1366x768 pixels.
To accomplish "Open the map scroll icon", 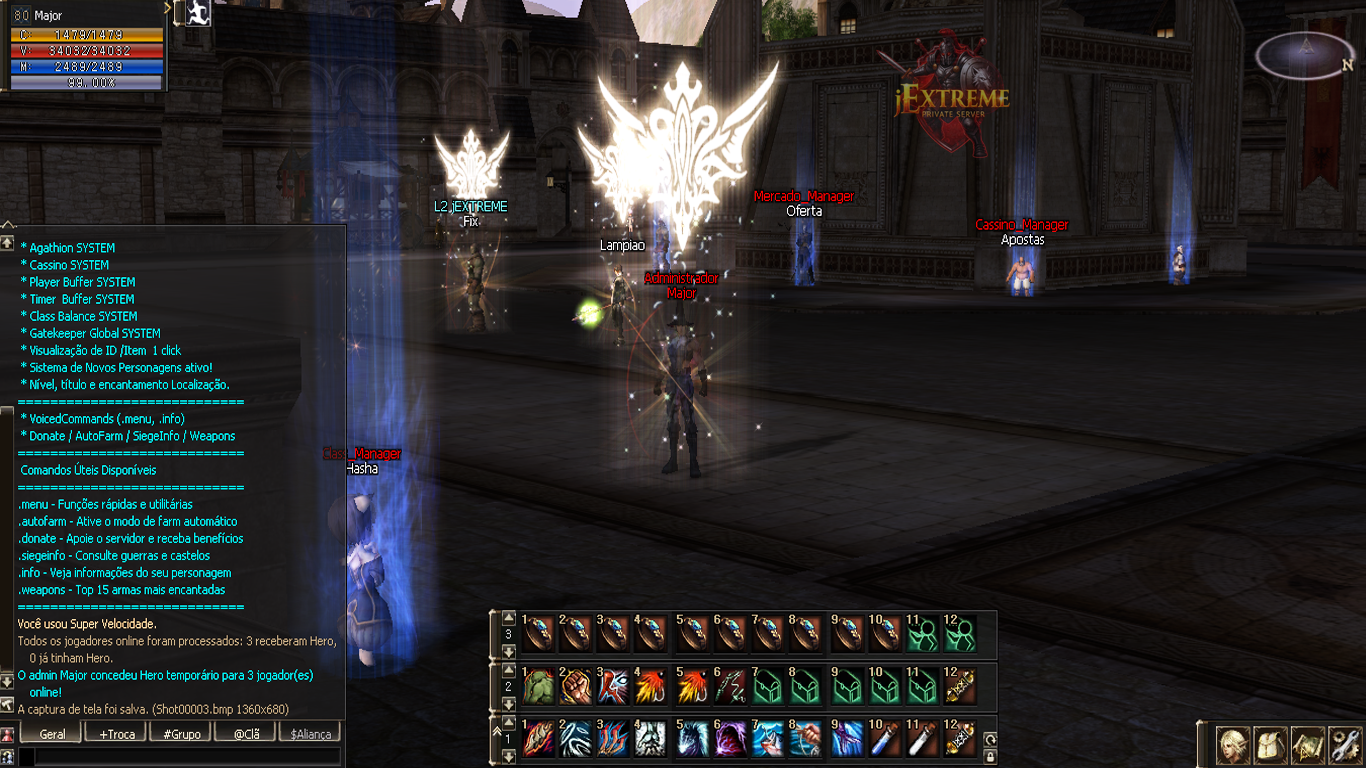I will (x=1308, y=745).
